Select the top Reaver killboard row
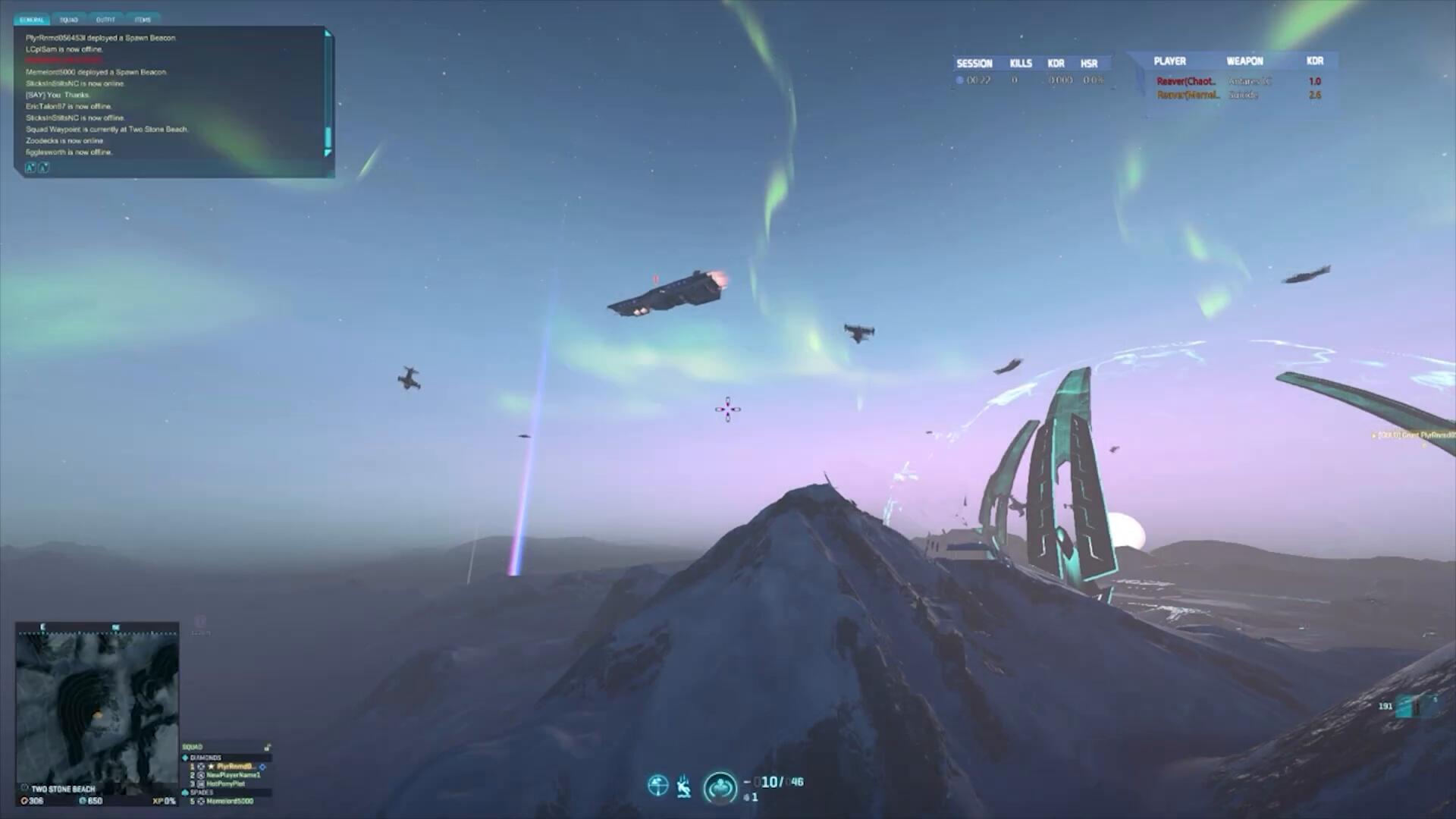The width and height of the screenshot is (1456, 819). [1238, 81]
